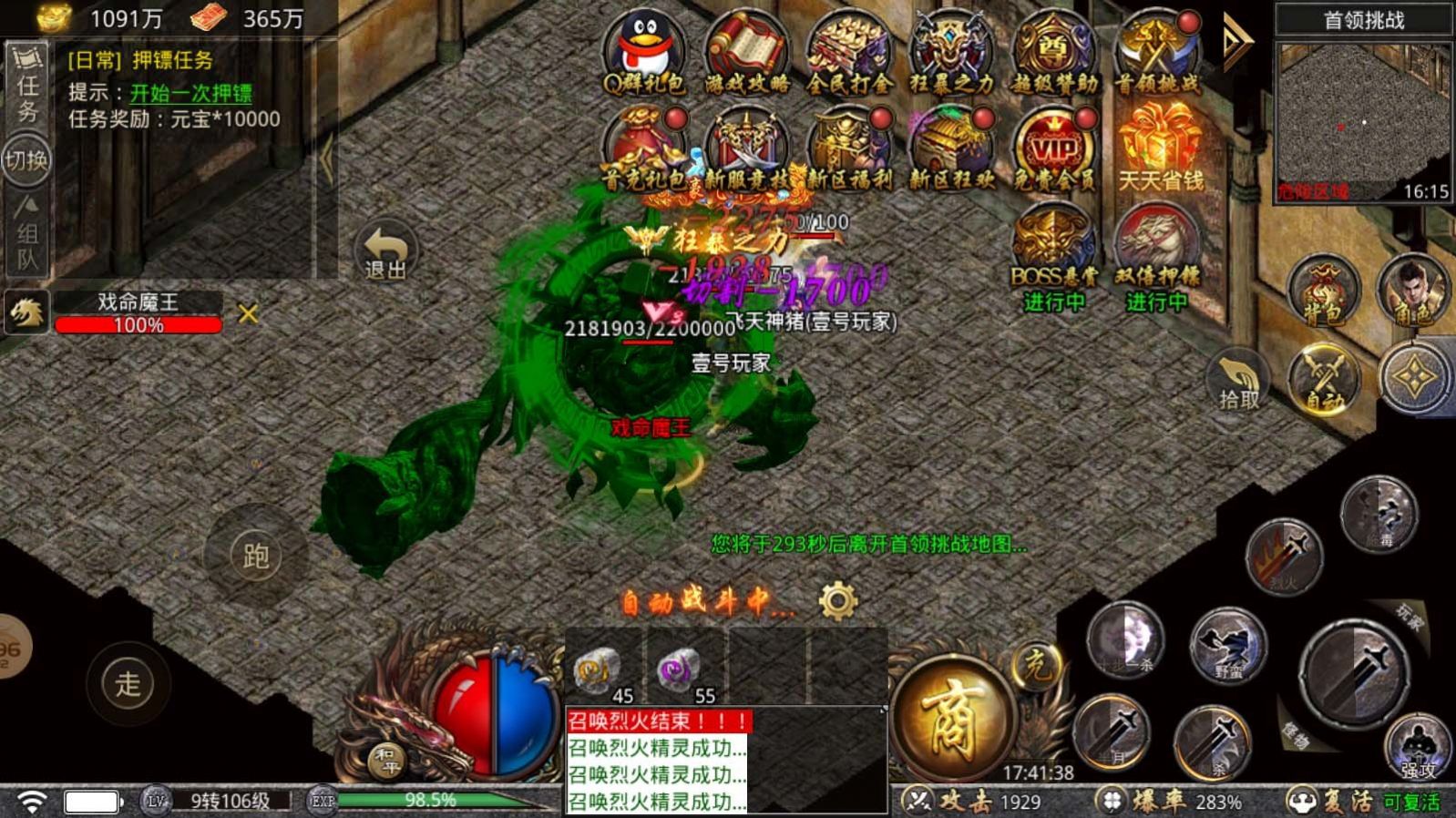
Task: Claim the 首充礼包 first recharge pack
Action: [644, 148]
